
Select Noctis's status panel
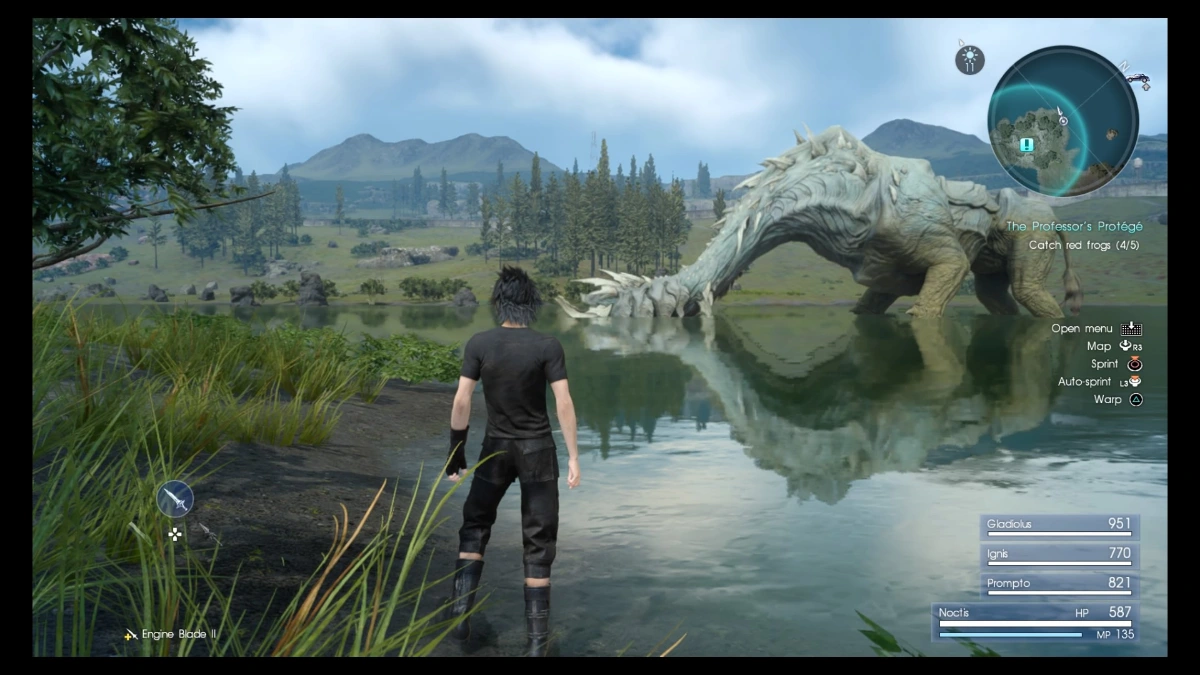(1035, 622)
